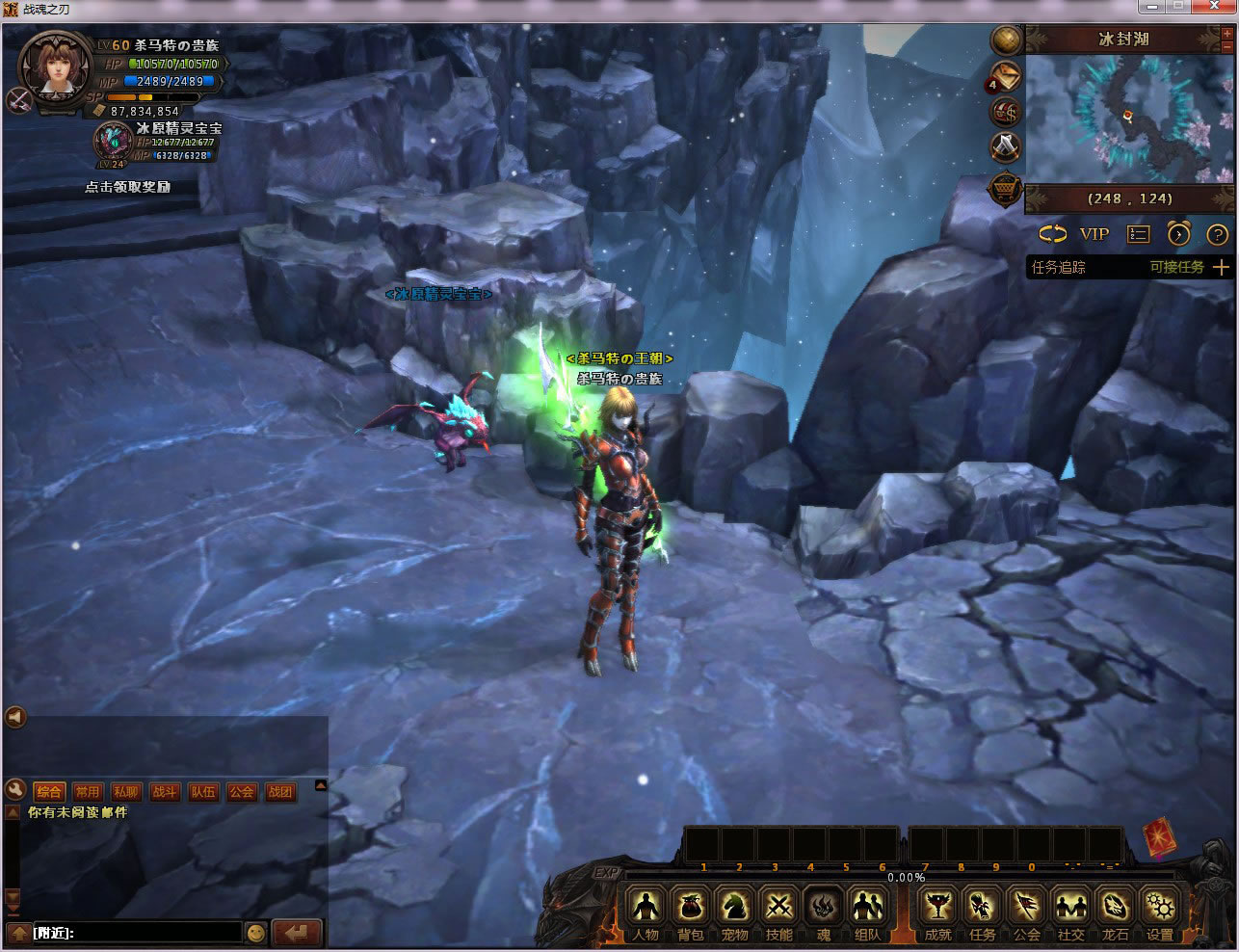The height and width of the screenshot is (952, 1239).
Task: Switch to the 公会 chat tab
Action: coord(242,792)
